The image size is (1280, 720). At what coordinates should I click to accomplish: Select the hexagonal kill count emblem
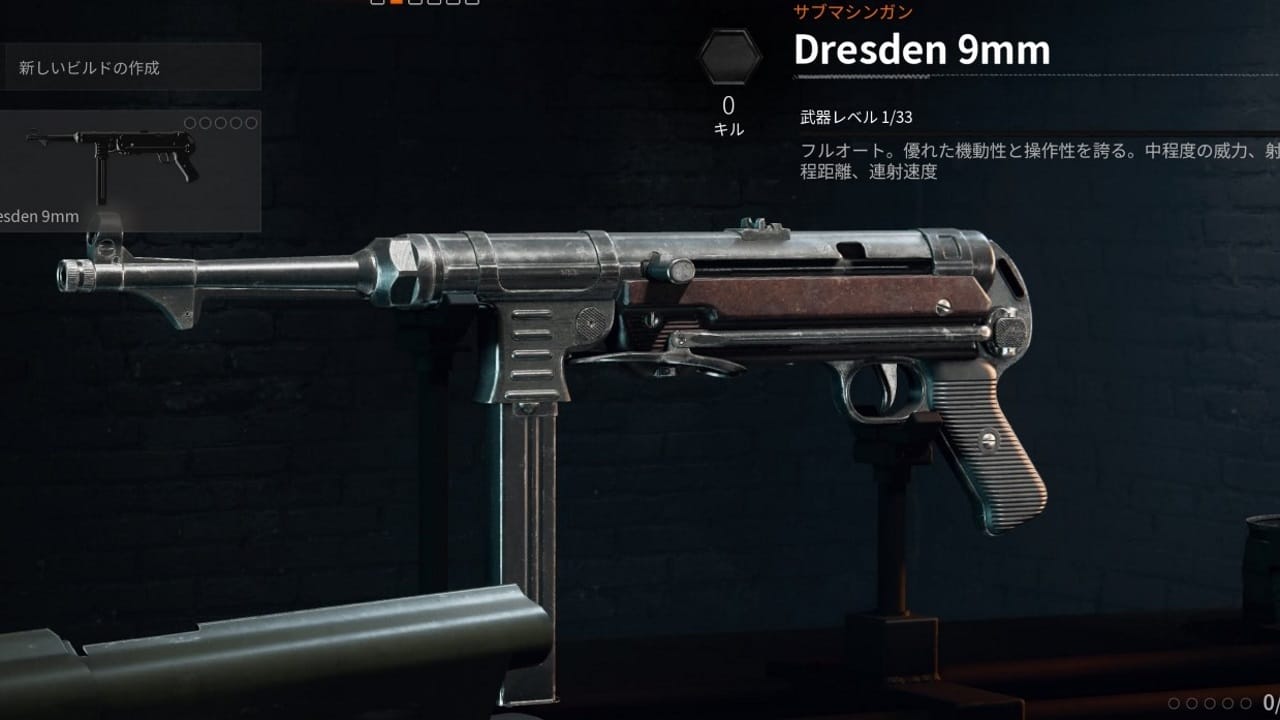[x=731, y=56]
